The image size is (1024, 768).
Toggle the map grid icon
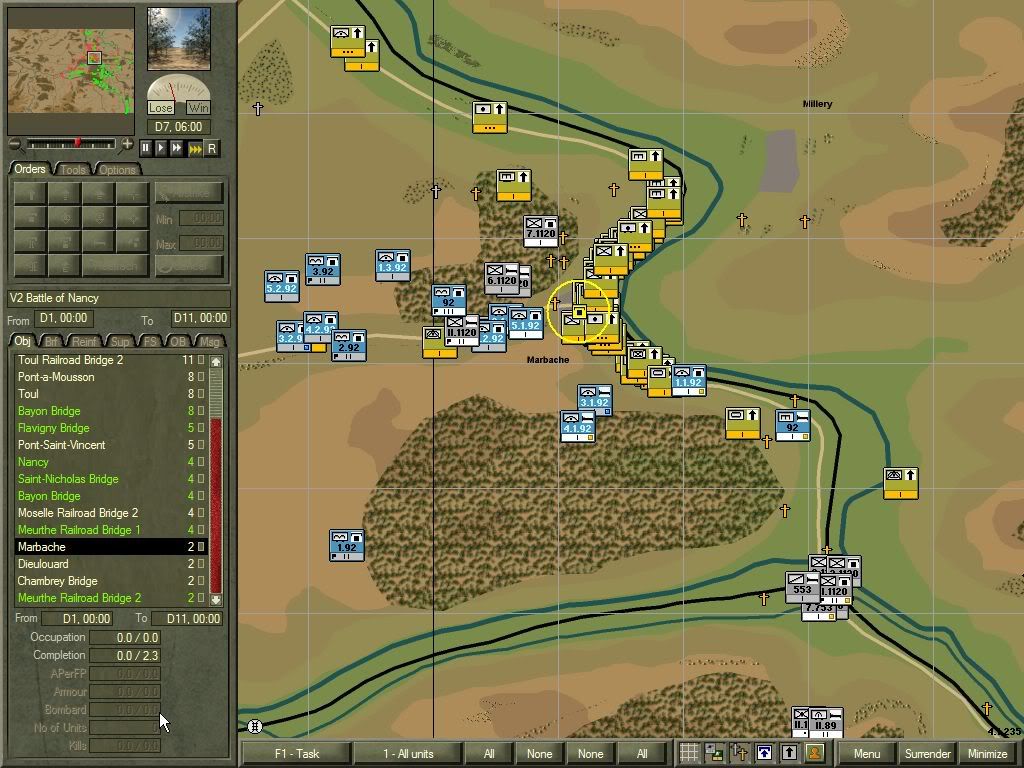coord(689,753)
